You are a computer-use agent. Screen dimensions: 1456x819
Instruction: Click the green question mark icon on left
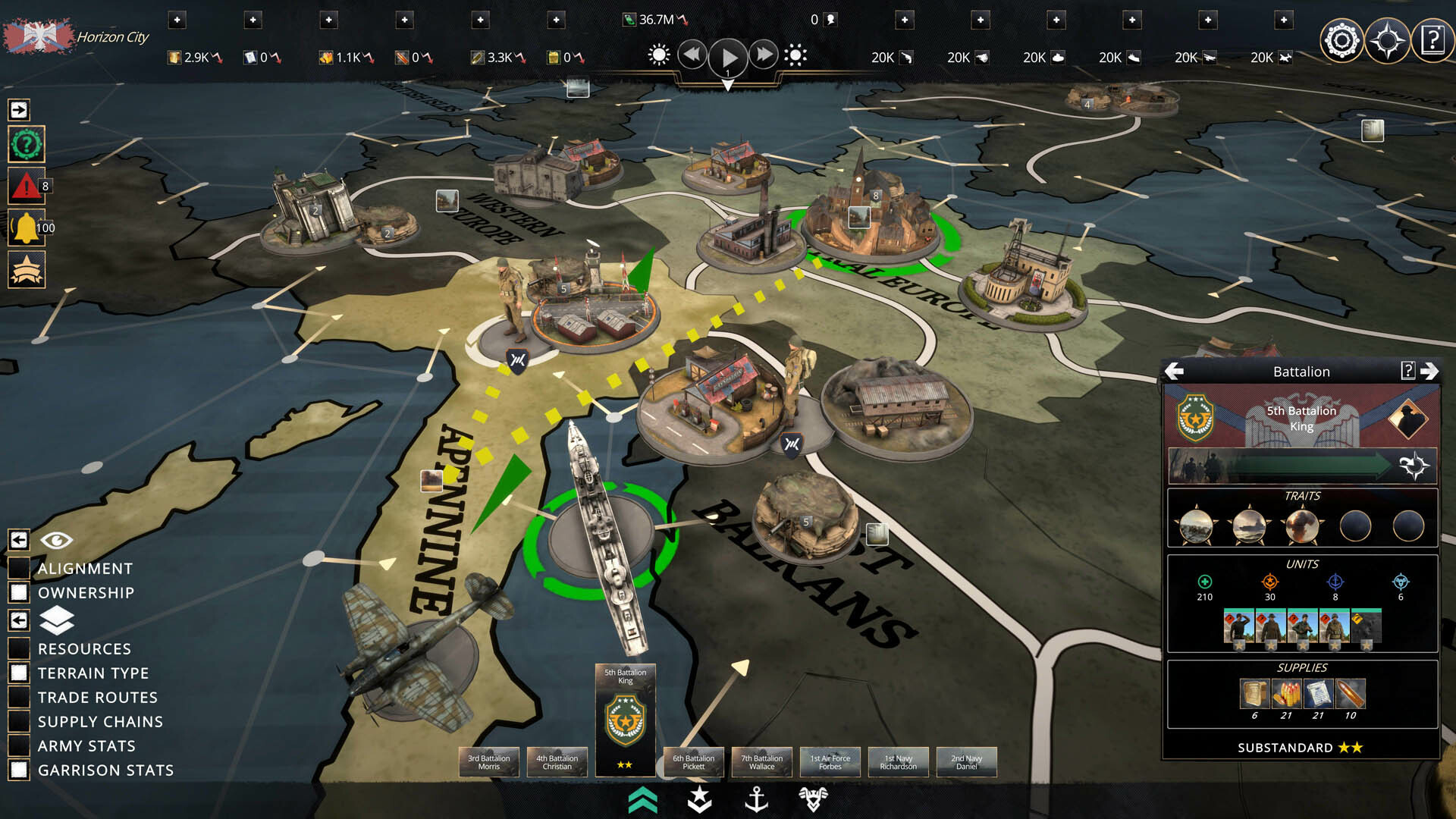click(x=27, y=144)
